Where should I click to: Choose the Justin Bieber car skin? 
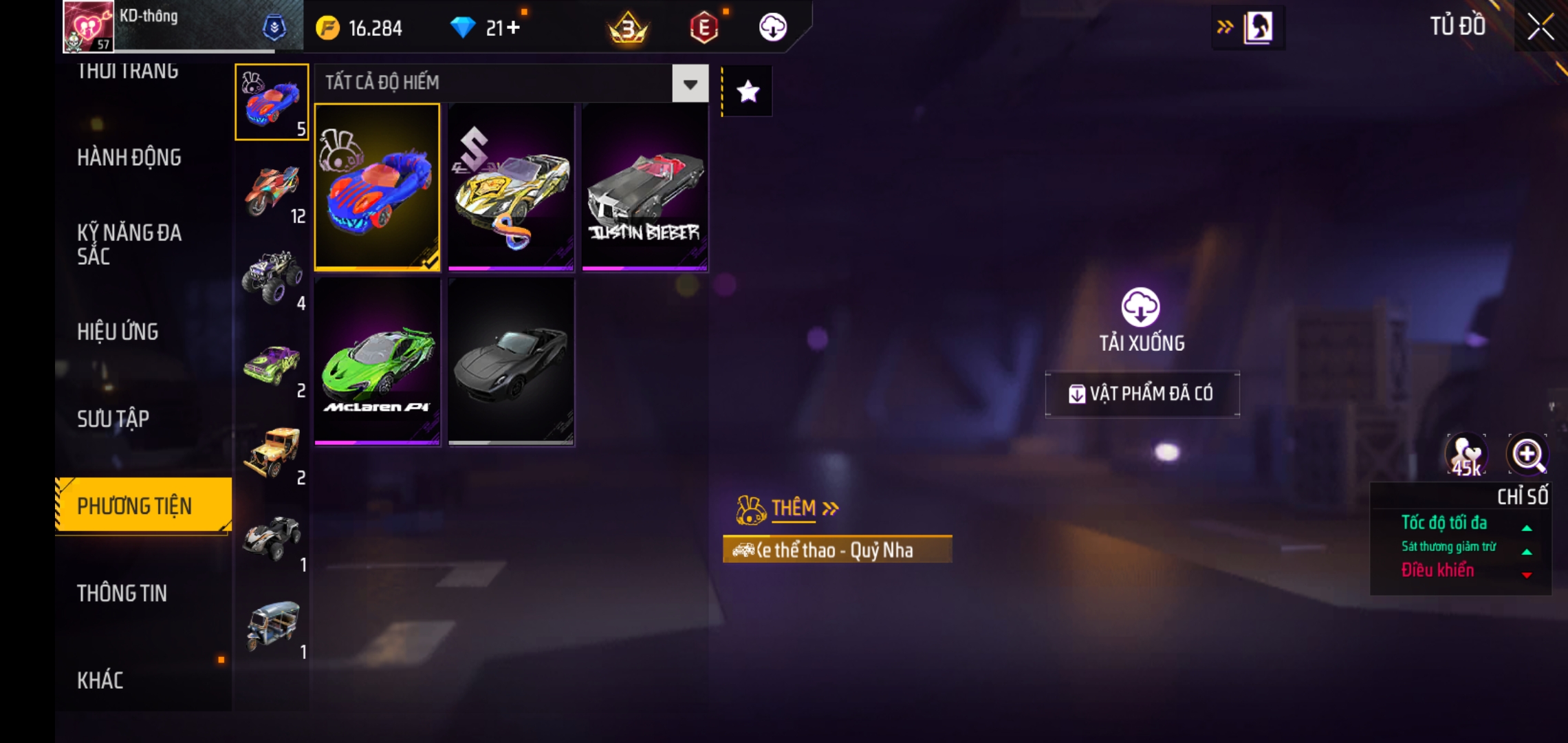644,186
